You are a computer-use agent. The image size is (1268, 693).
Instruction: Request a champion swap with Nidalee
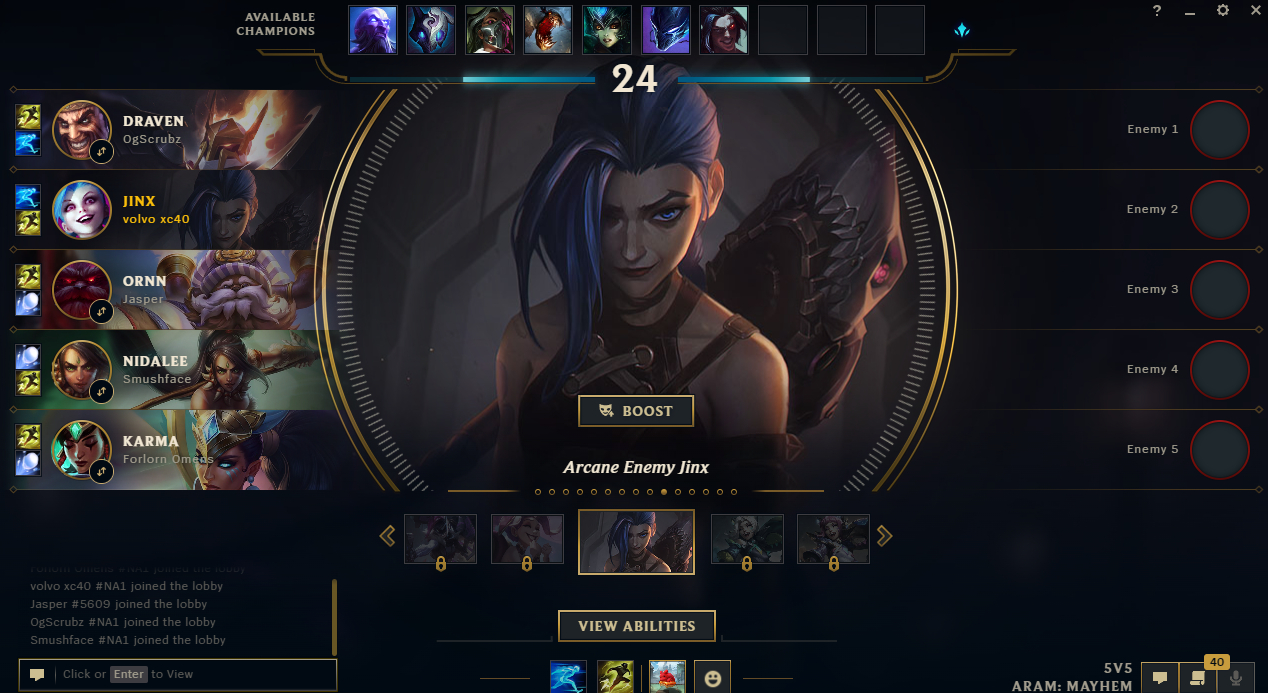(x=101, y=391)
